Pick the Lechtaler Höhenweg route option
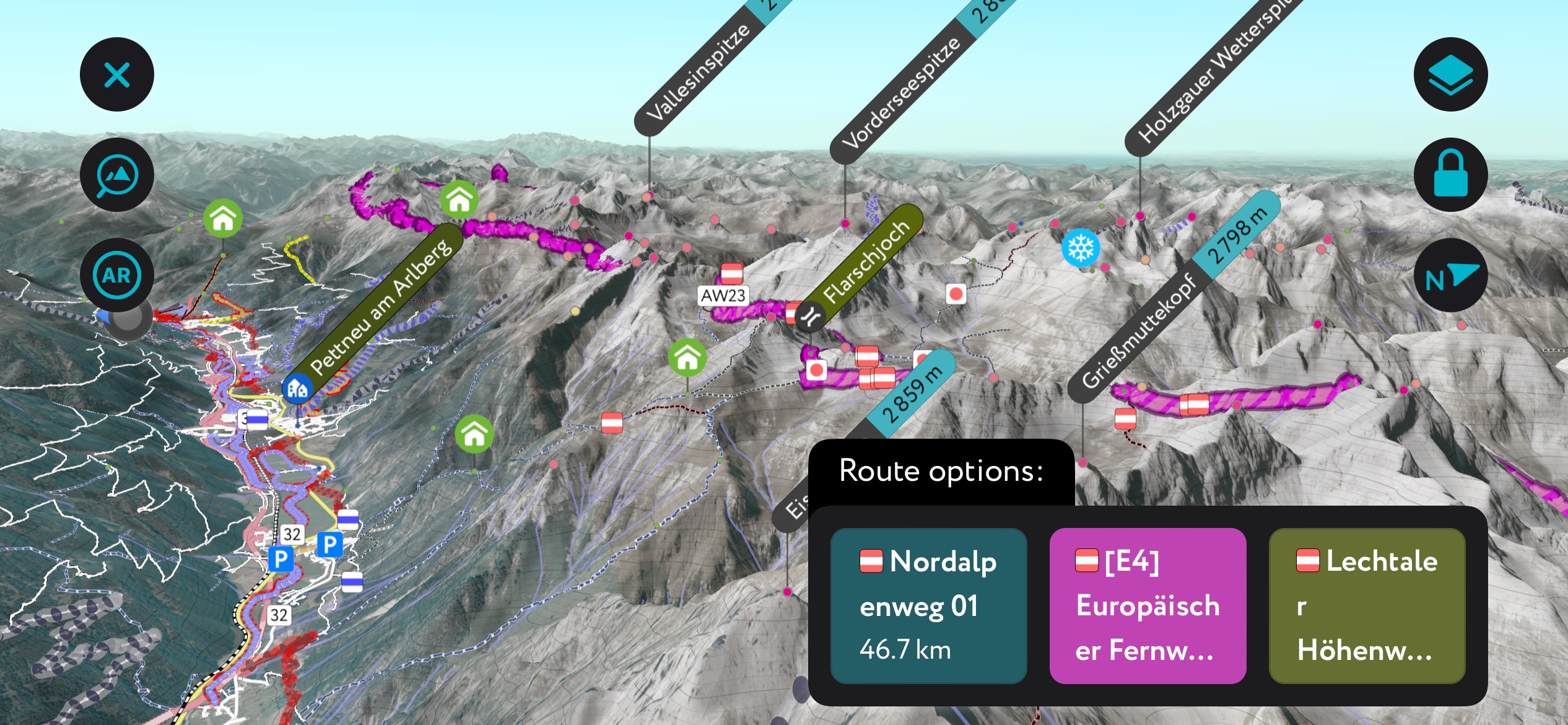1568x725 pixels. pyautogui.click(x=1367, y=605)
